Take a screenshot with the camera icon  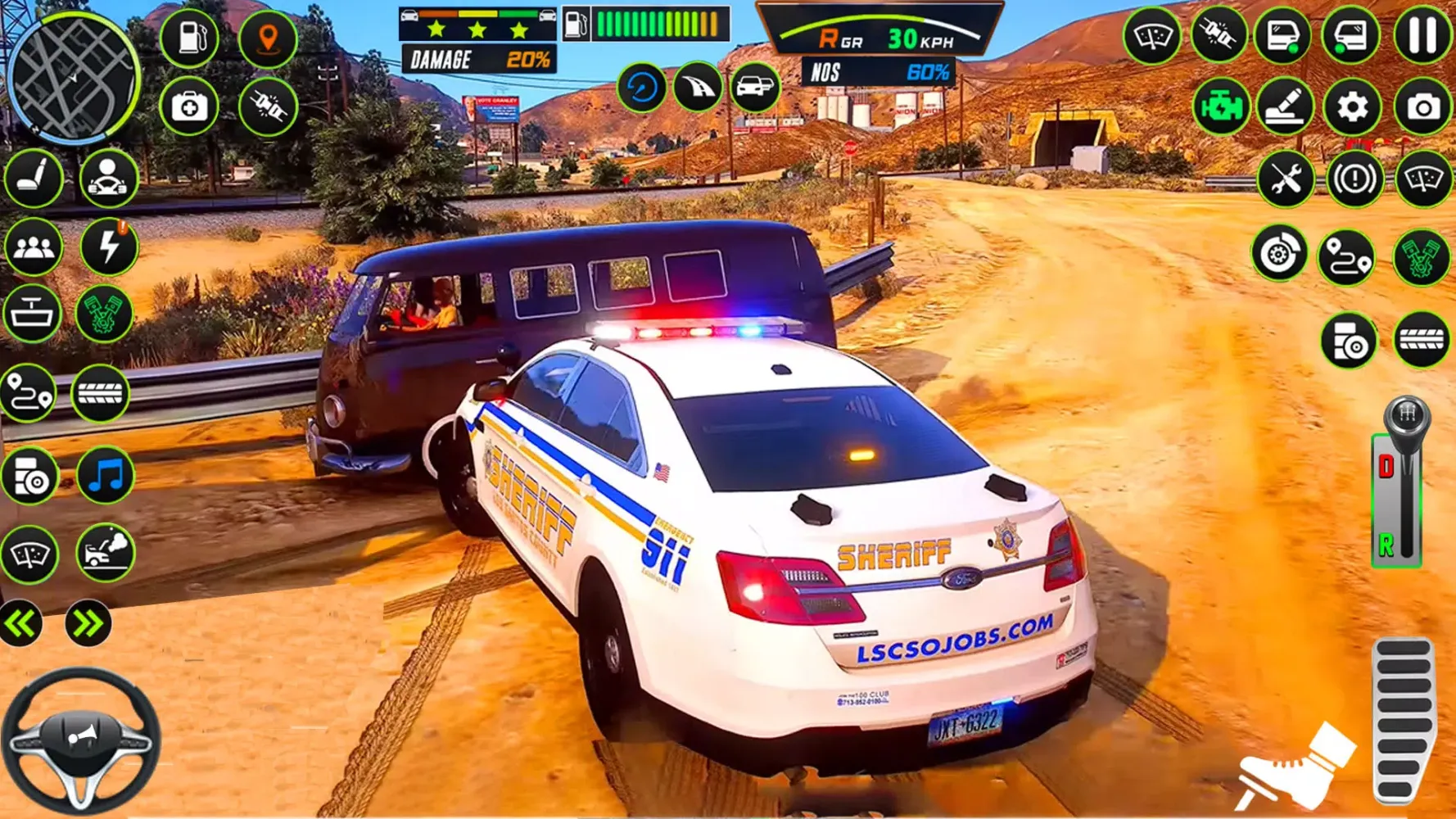pyautogui.click(x=1423, y=107)
